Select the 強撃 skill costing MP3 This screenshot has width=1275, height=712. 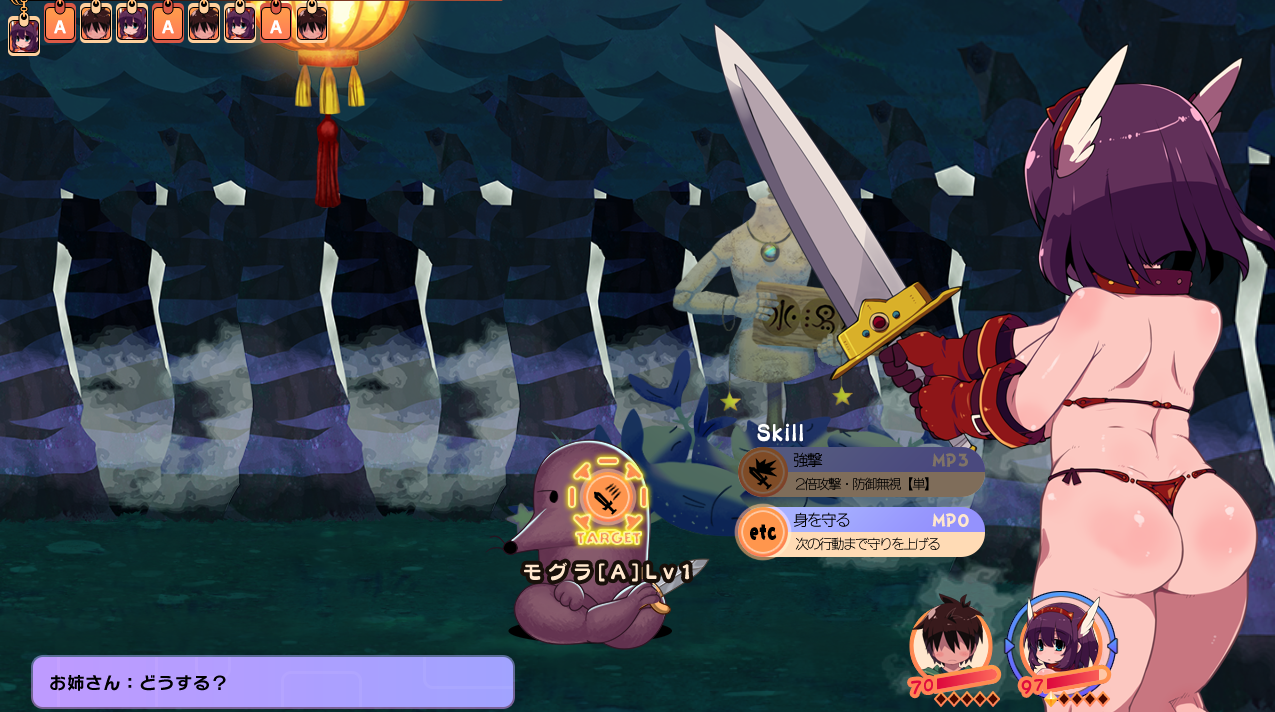pos(862,472)
